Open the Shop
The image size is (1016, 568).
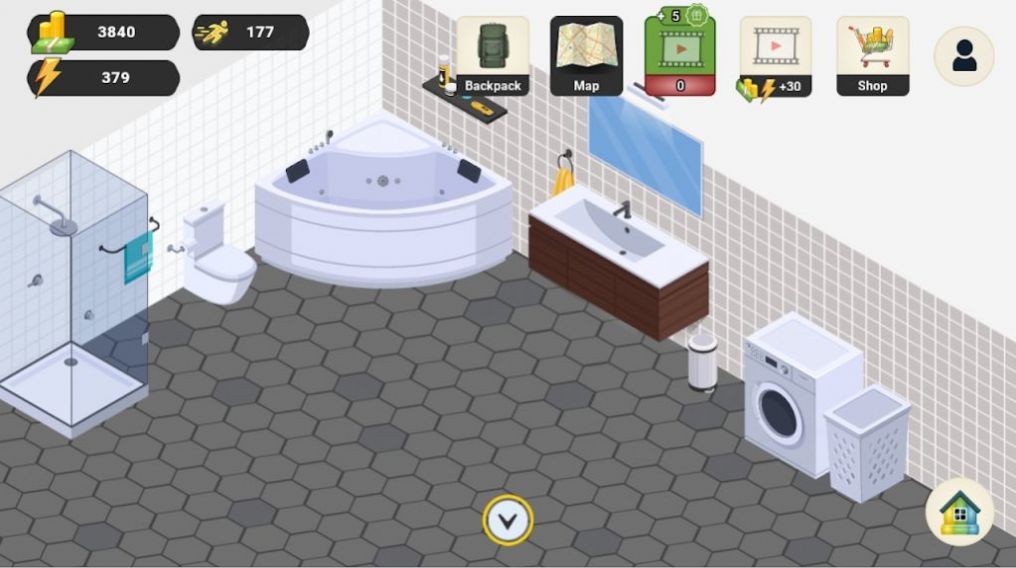872,56
